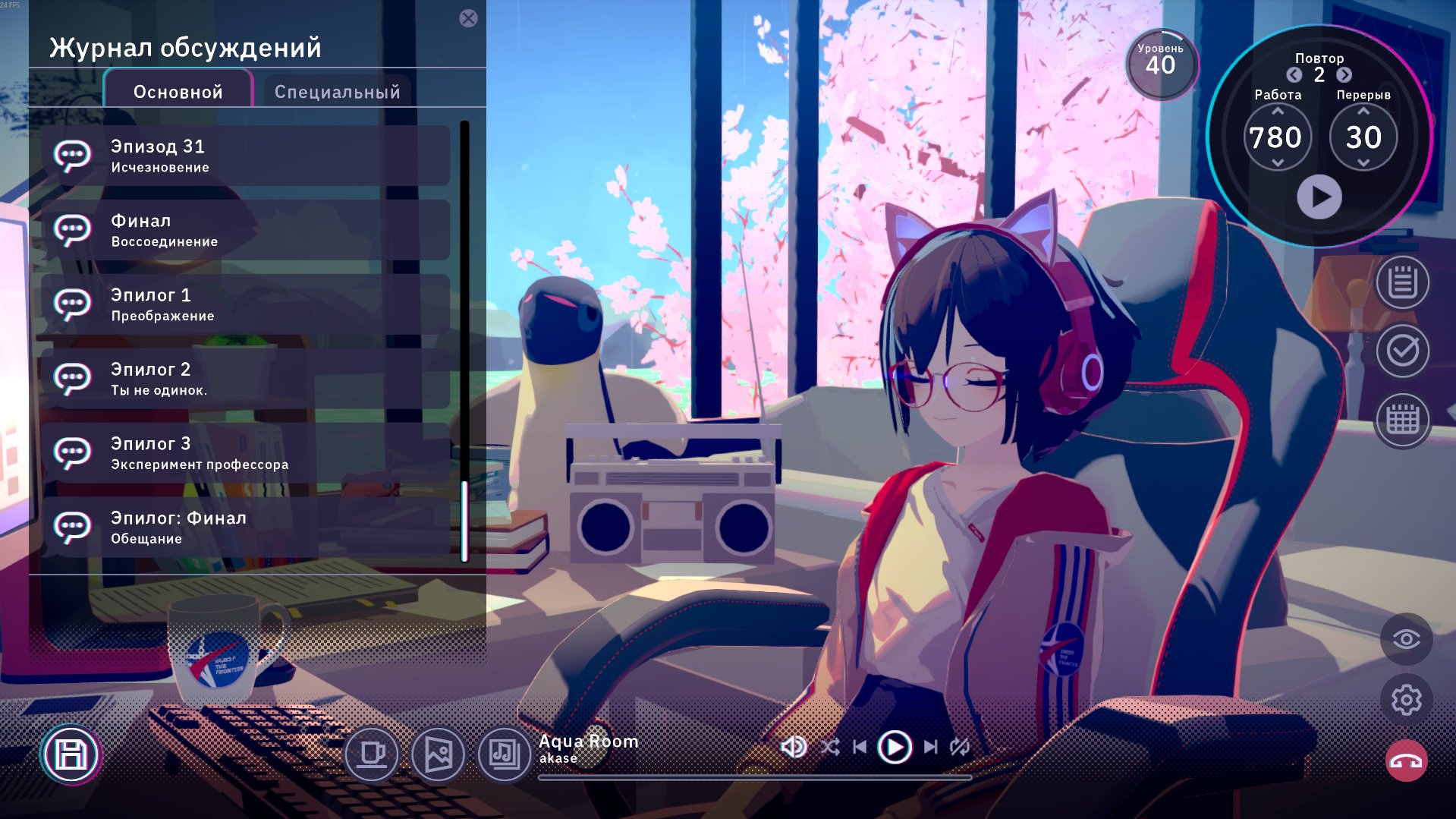
Task: Close the discussion journal panel
Action: [x=468, y=18]
